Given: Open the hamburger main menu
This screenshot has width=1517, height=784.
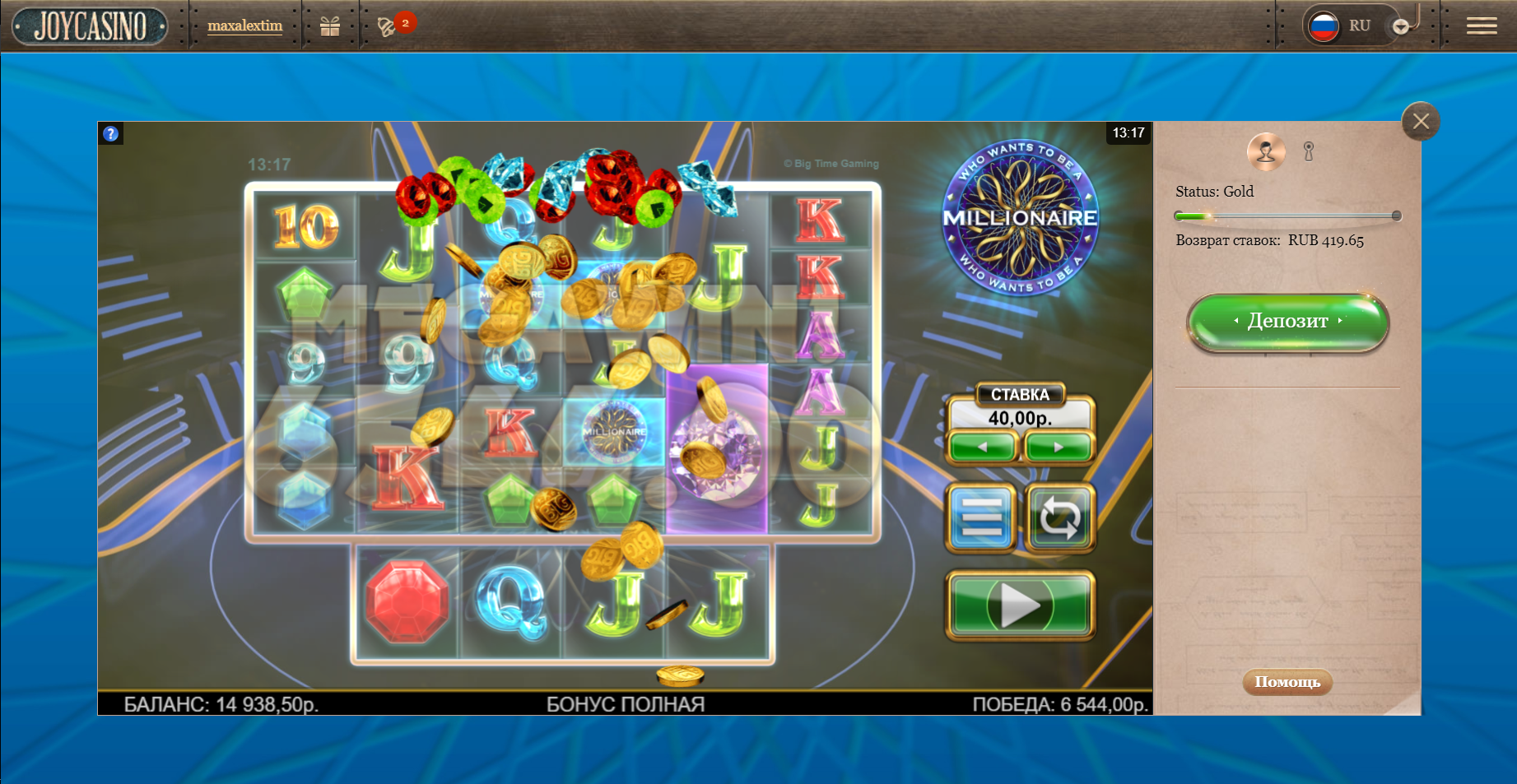Looking at the screenshot, I should coord(1481,26).
